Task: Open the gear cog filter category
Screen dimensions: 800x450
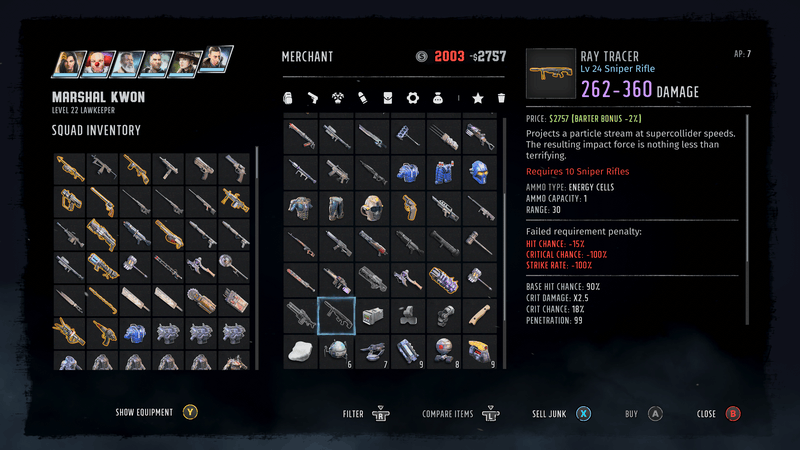Action: (x=411, y=99)
